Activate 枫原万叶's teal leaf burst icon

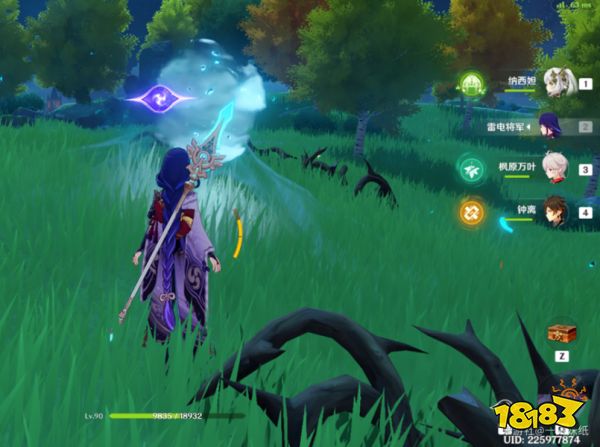point(471,168)
